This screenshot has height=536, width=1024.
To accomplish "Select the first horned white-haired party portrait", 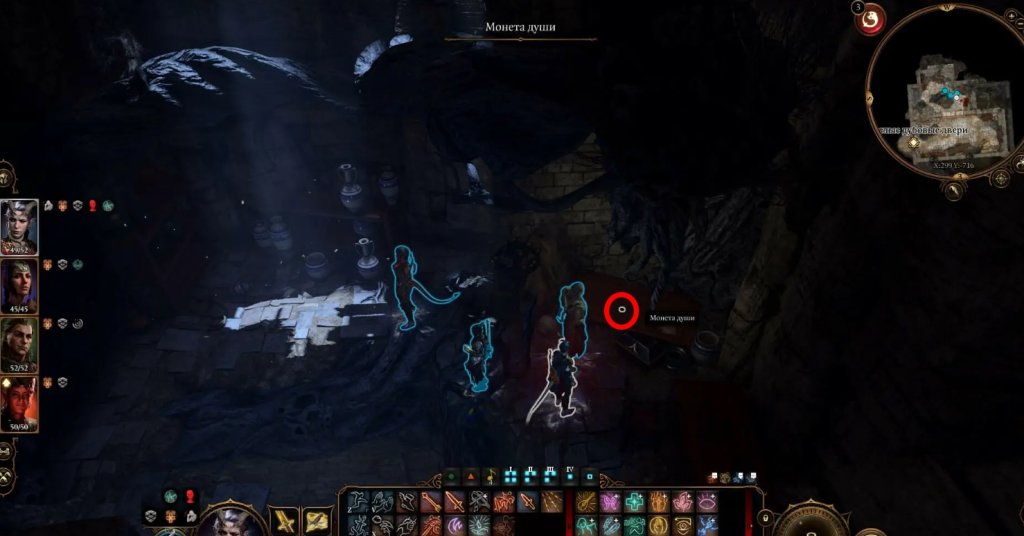I will click(x=20, y=223).
